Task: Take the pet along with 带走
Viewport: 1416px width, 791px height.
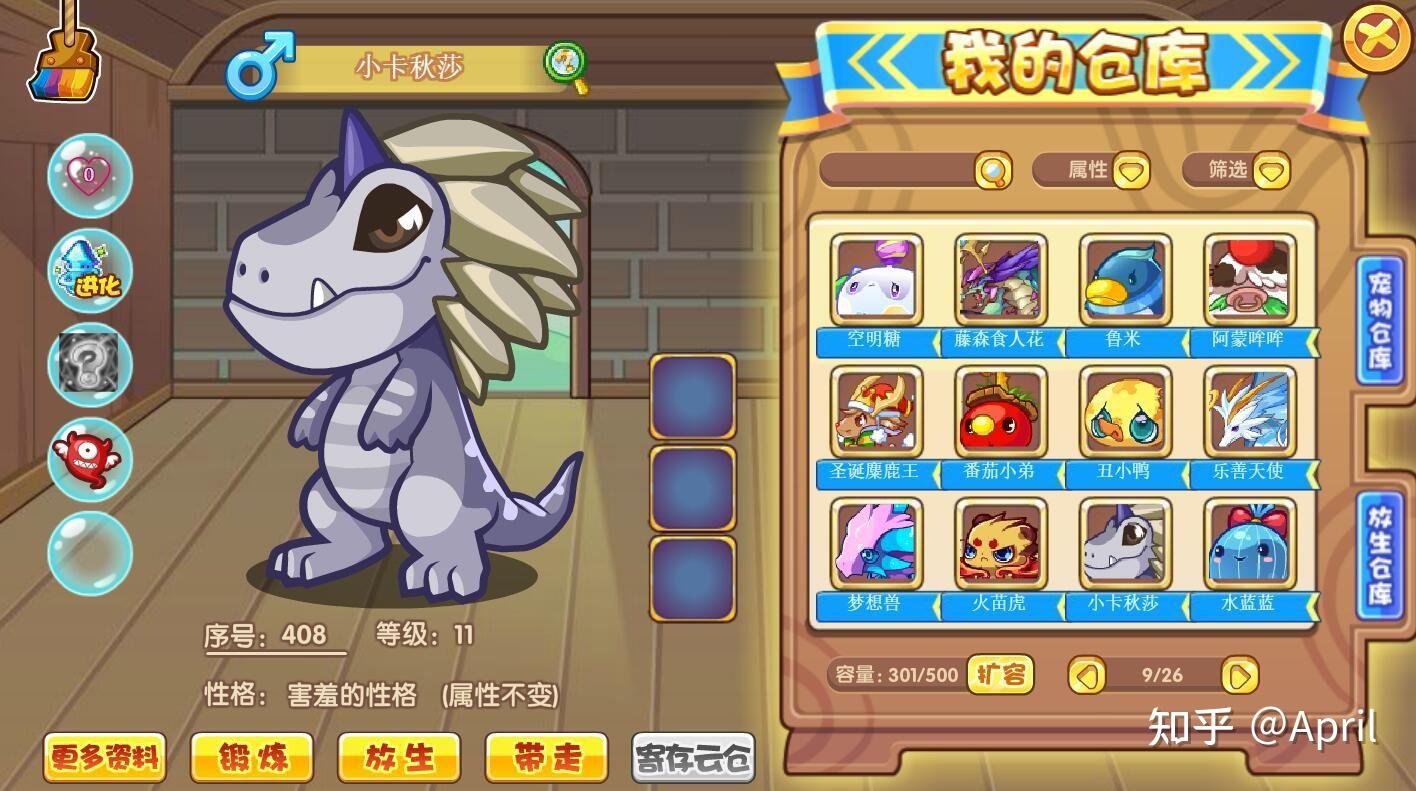Action: (546, 757)
